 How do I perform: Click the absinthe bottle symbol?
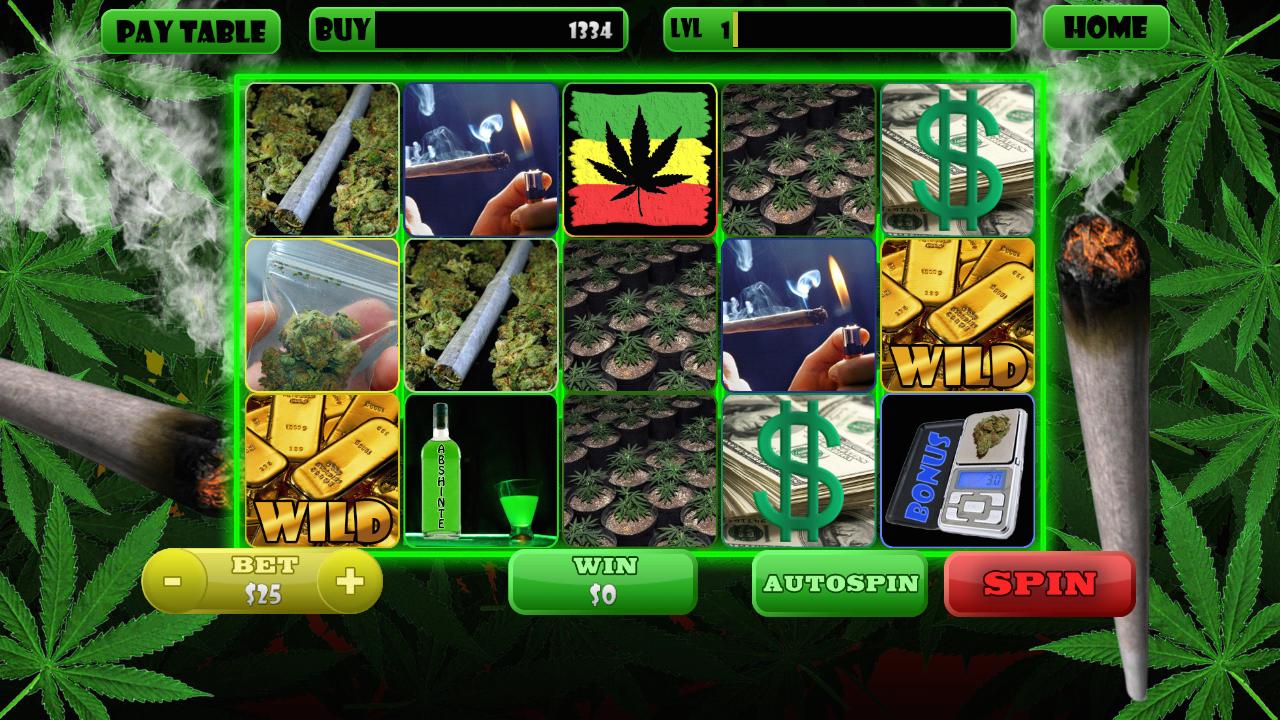[480, 470]
